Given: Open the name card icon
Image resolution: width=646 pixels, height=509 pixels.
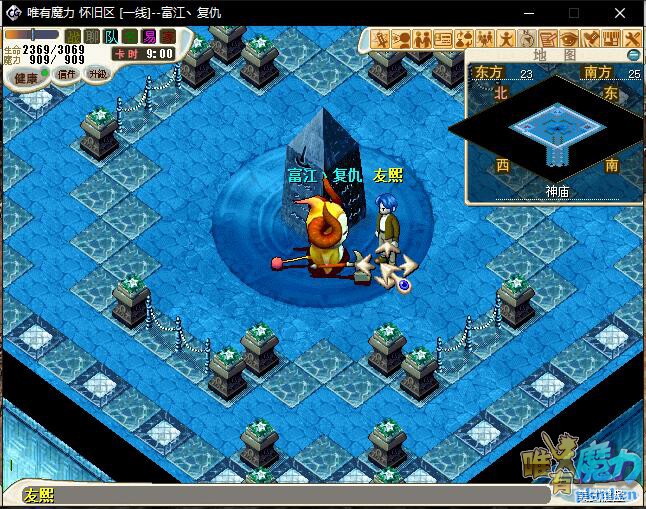Looking at the screenshot, I should click(443, 39).
